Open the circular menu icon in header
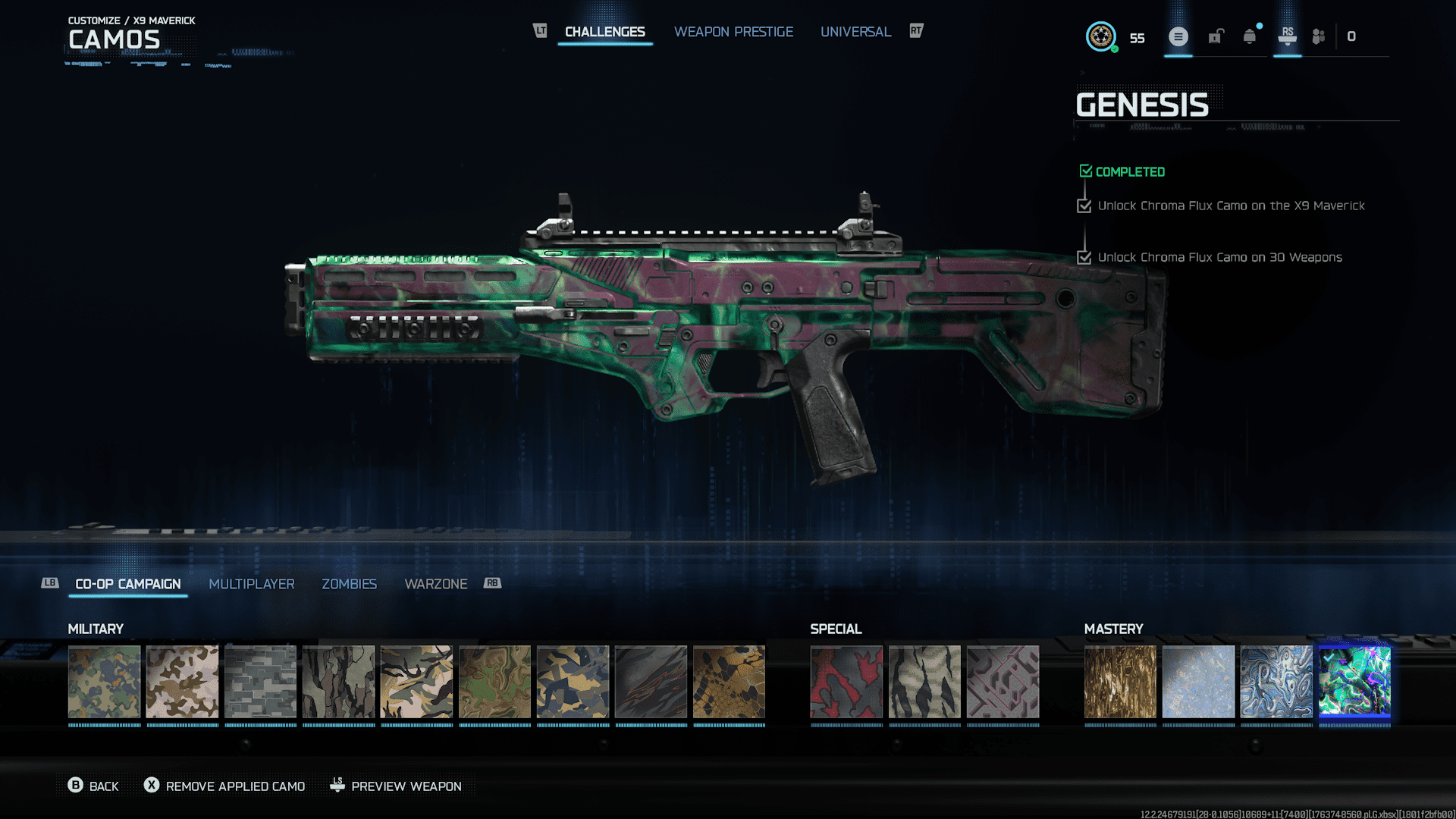This screenshot has width=1456, height=819. click(x=1178, y=36)
